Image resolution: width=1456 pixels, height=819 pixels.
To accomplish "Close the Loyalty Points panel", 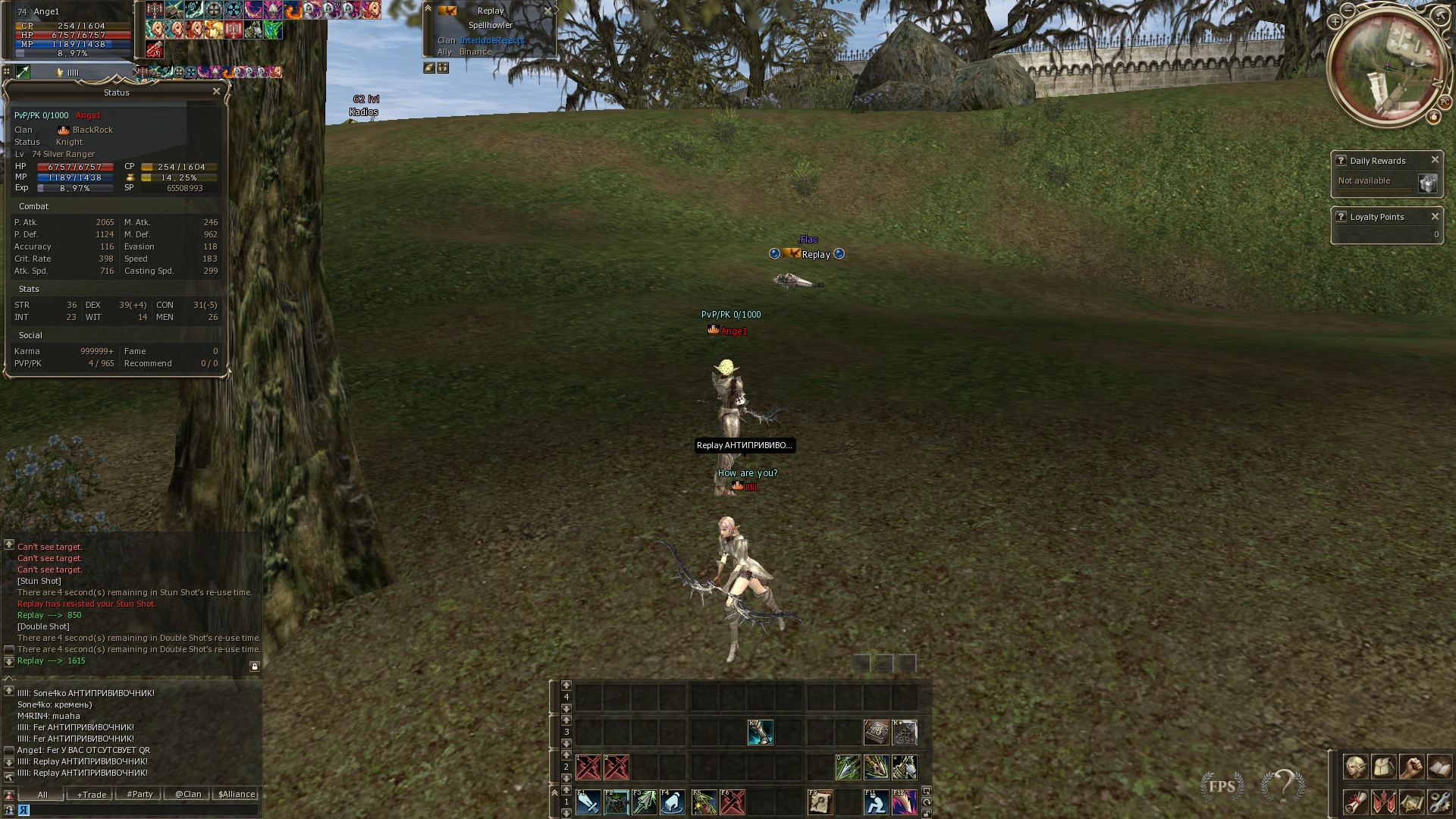I will coord(1435,217).
